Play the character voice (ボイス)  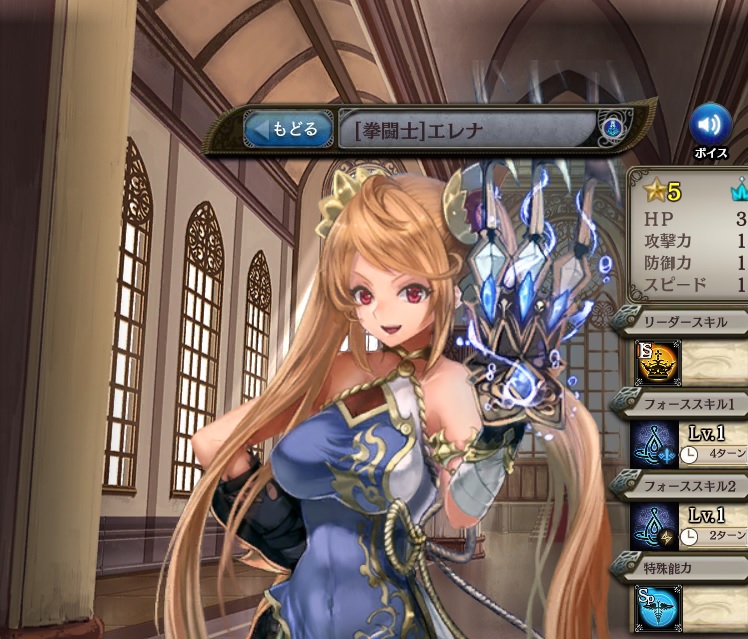pyautogui.click(x=710, y=124)
